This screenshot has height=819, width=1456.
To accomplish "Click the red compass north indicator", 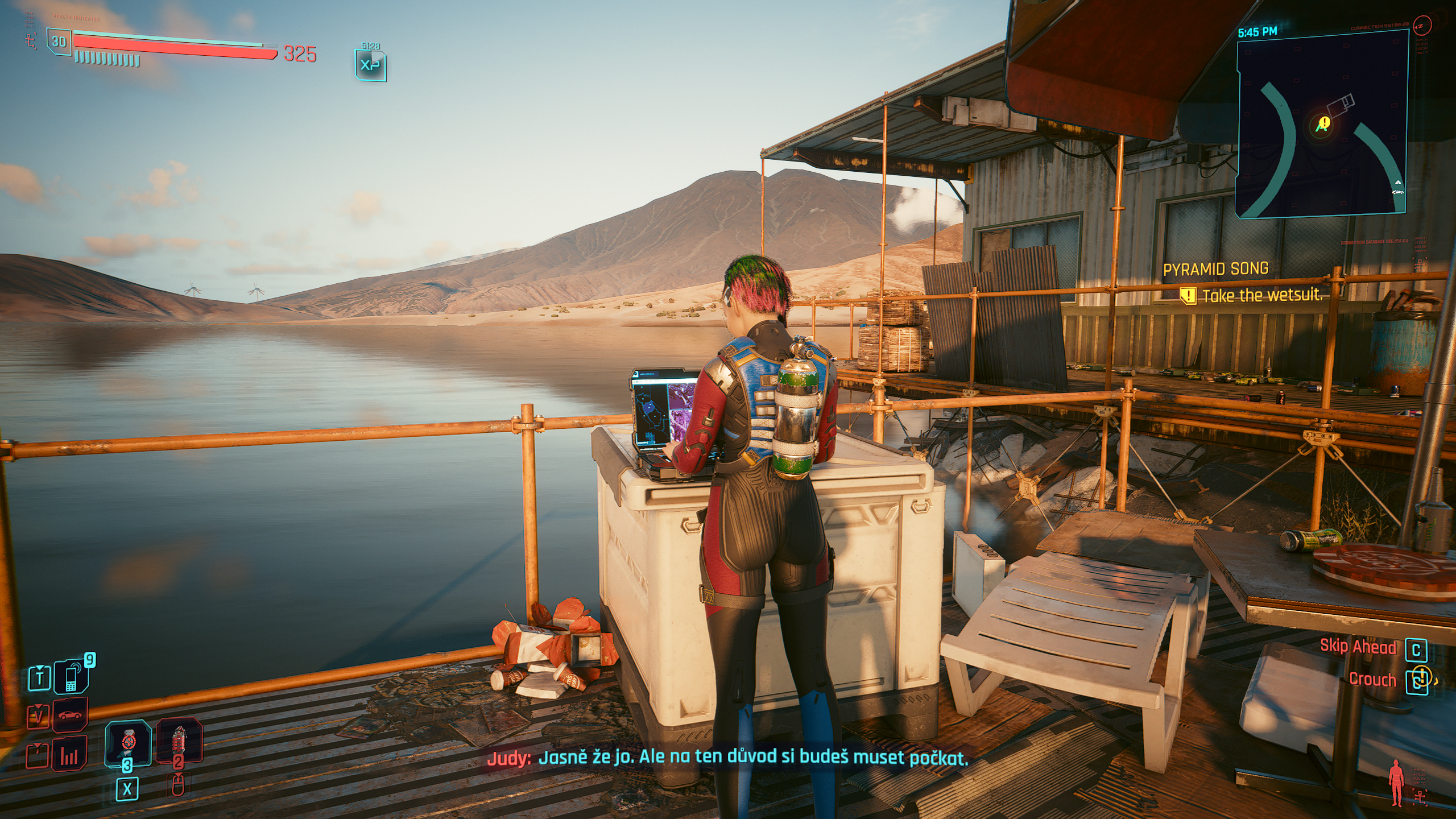I will coord(1422,25).
